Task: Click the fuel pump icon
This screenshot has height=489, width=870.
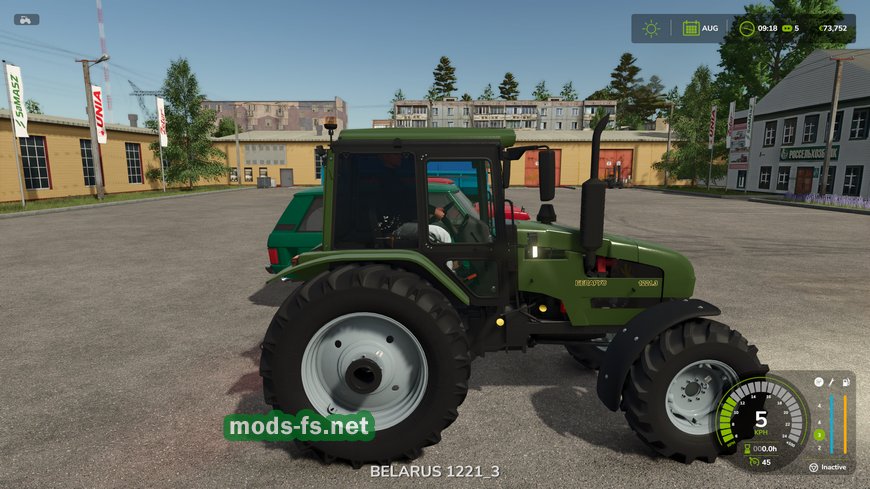Action: (845, 381)
